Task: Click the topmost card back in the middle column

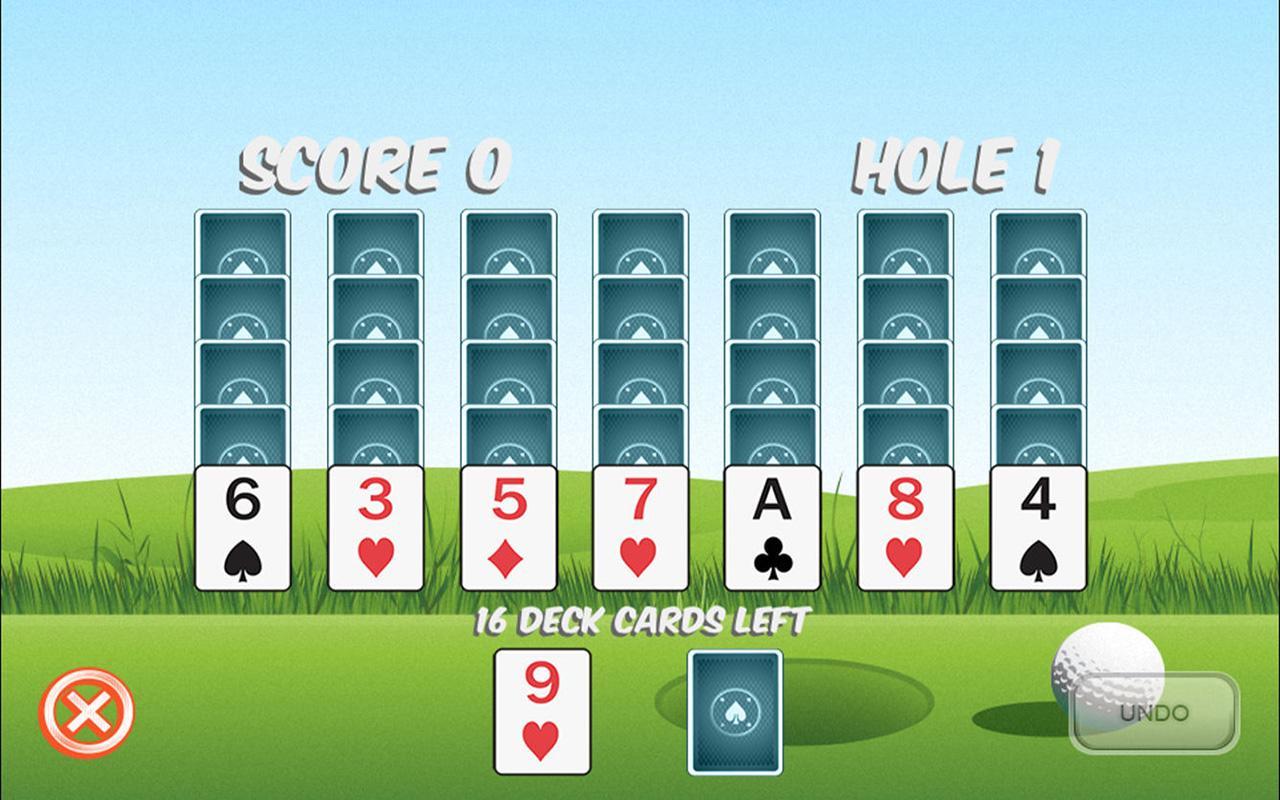Action: tap(638, 240)
